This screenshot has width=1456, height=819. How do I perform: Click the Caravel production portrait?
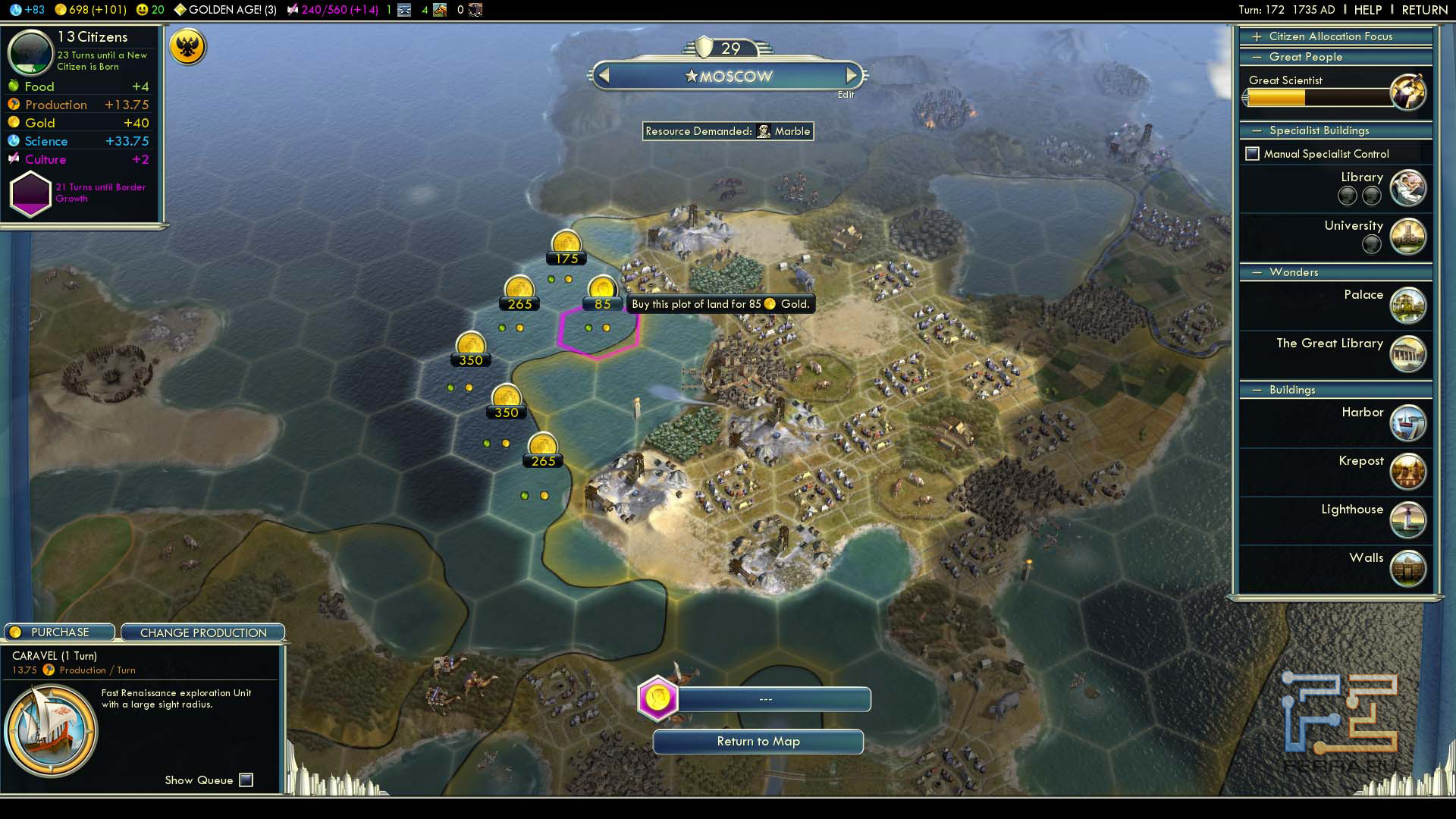51,731
